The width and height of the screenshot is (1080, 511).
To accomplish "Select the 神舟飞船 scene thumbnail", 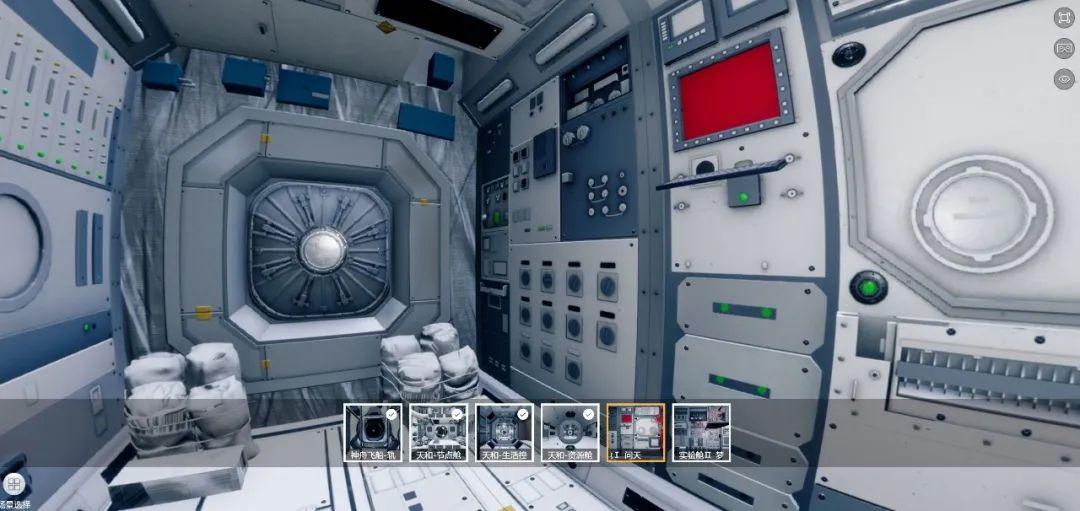I will tap(373, 432).
